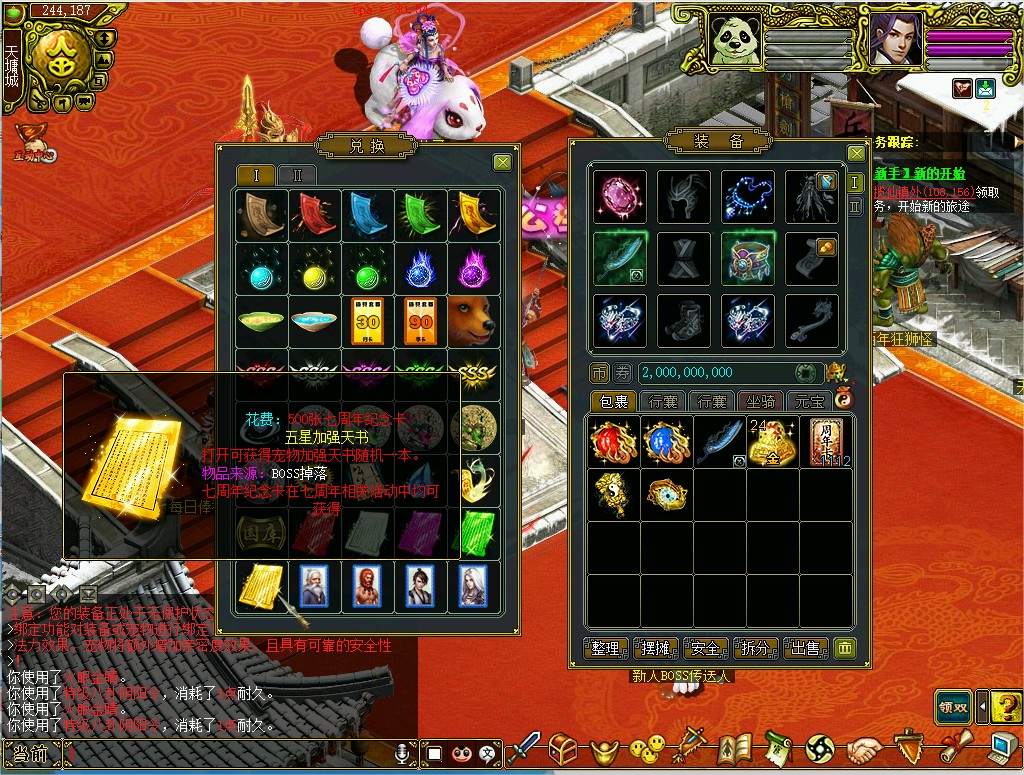Open the 安全 security button
The image size is (1024, 775).
click(705, 648)
